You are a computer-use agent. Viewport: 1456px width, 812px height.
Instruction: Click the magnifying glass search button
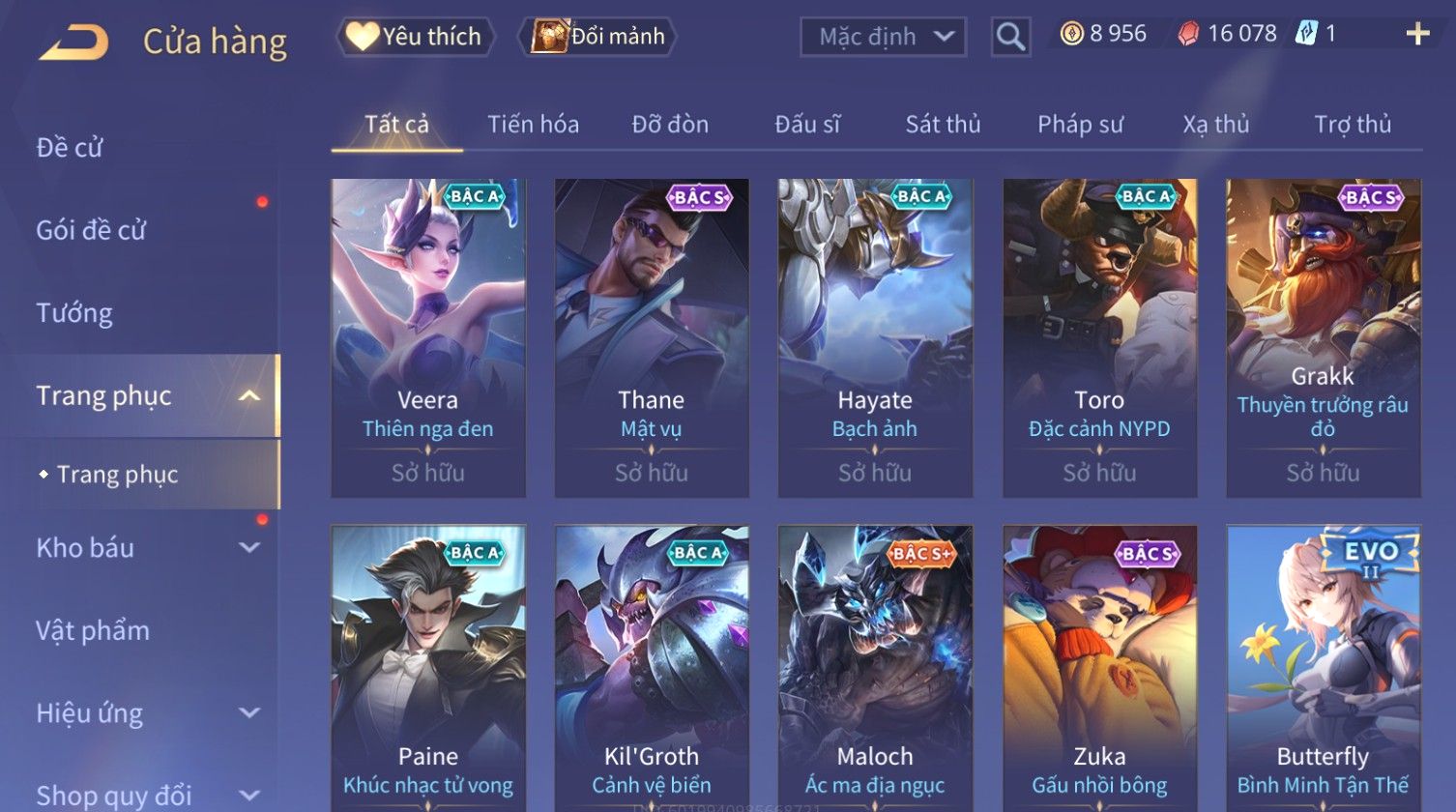[1010, 37]
